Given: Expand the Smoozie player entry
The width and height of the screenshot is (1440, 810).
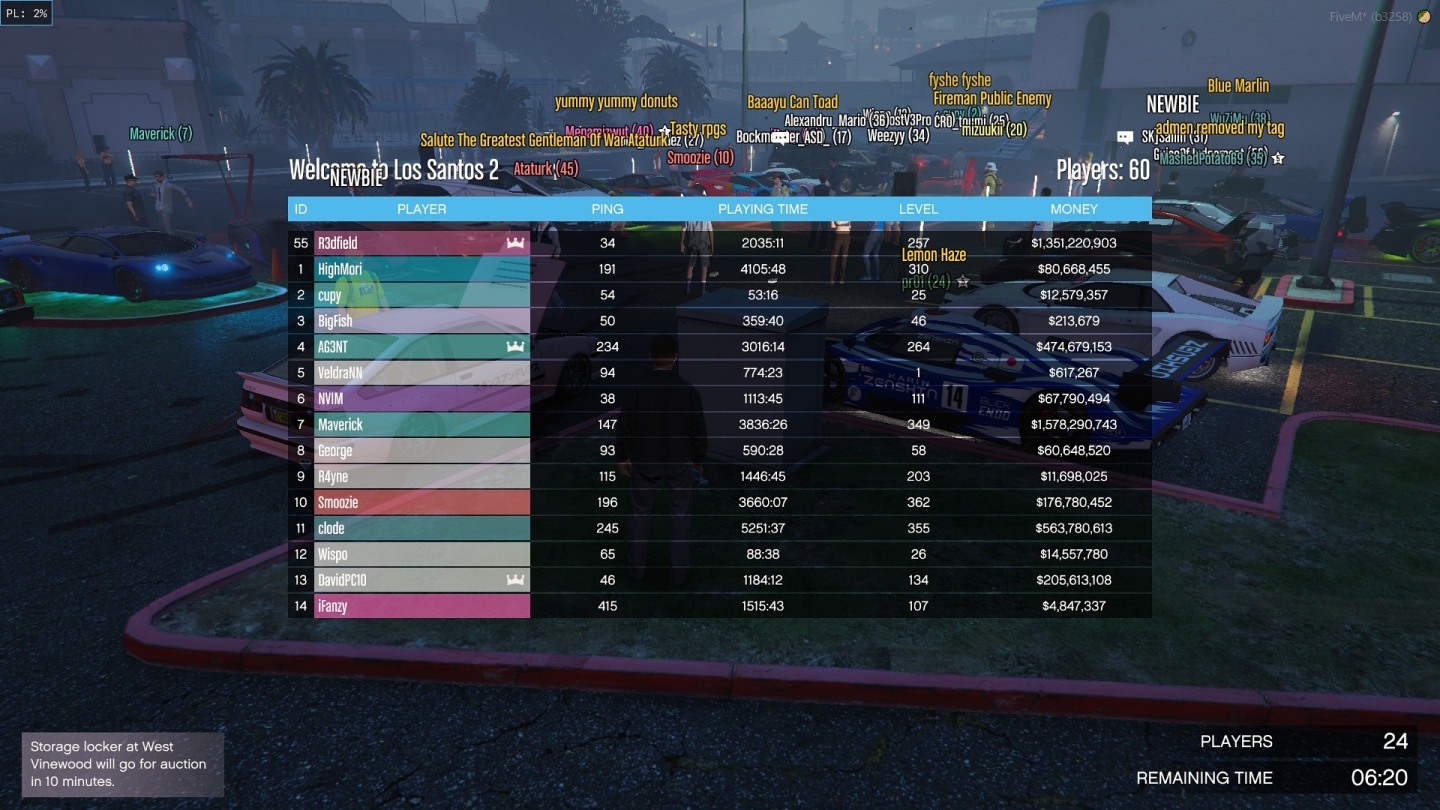Looking at the screenshot, I should tap(422, 502).
